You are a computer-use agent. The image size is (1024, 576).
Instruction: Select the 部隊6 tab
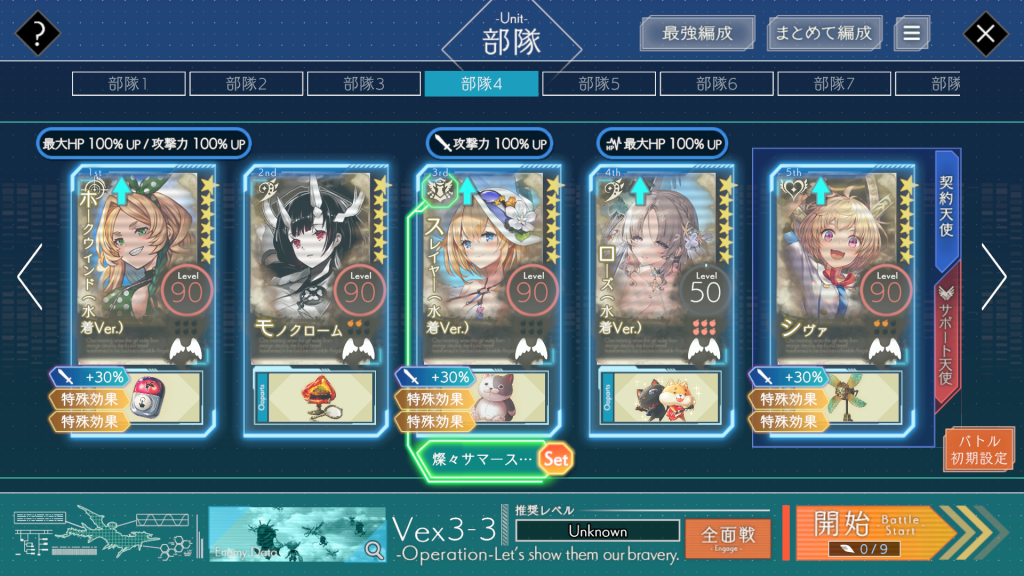coord(717,84)
